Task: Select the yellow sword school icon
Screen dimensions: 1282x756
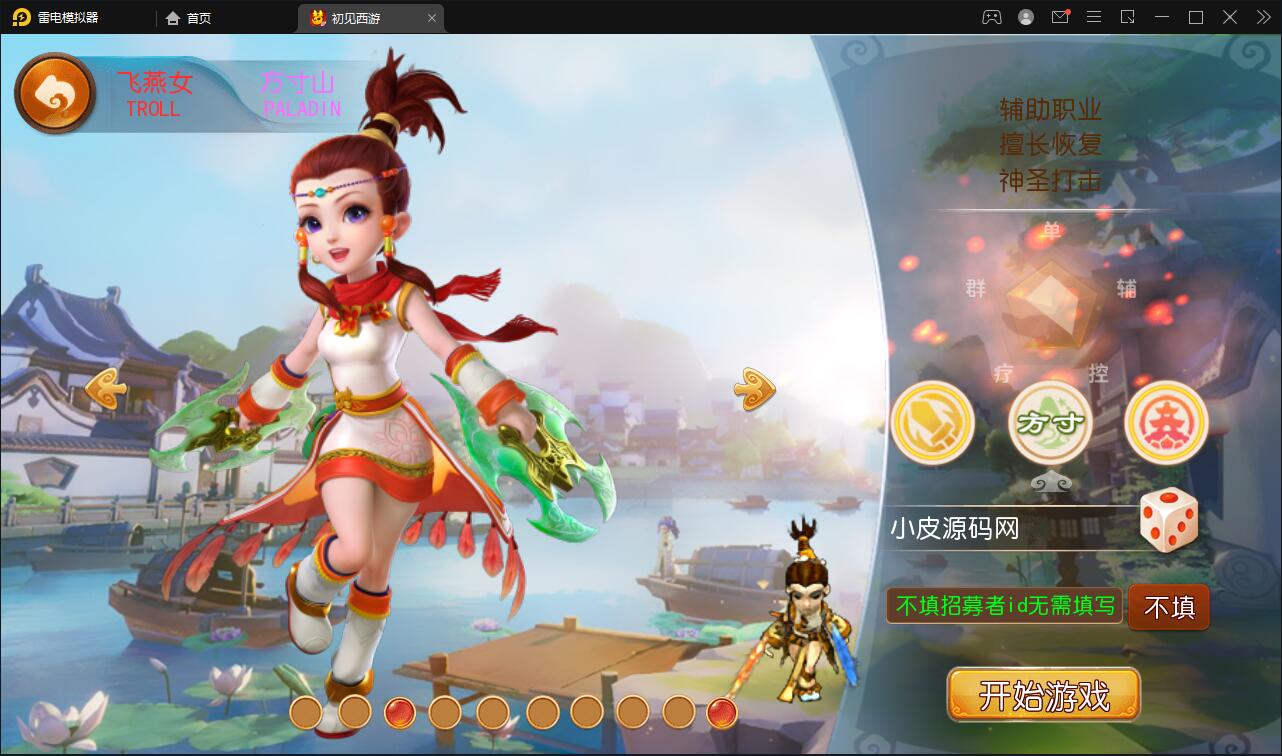Action: point(932,422)
